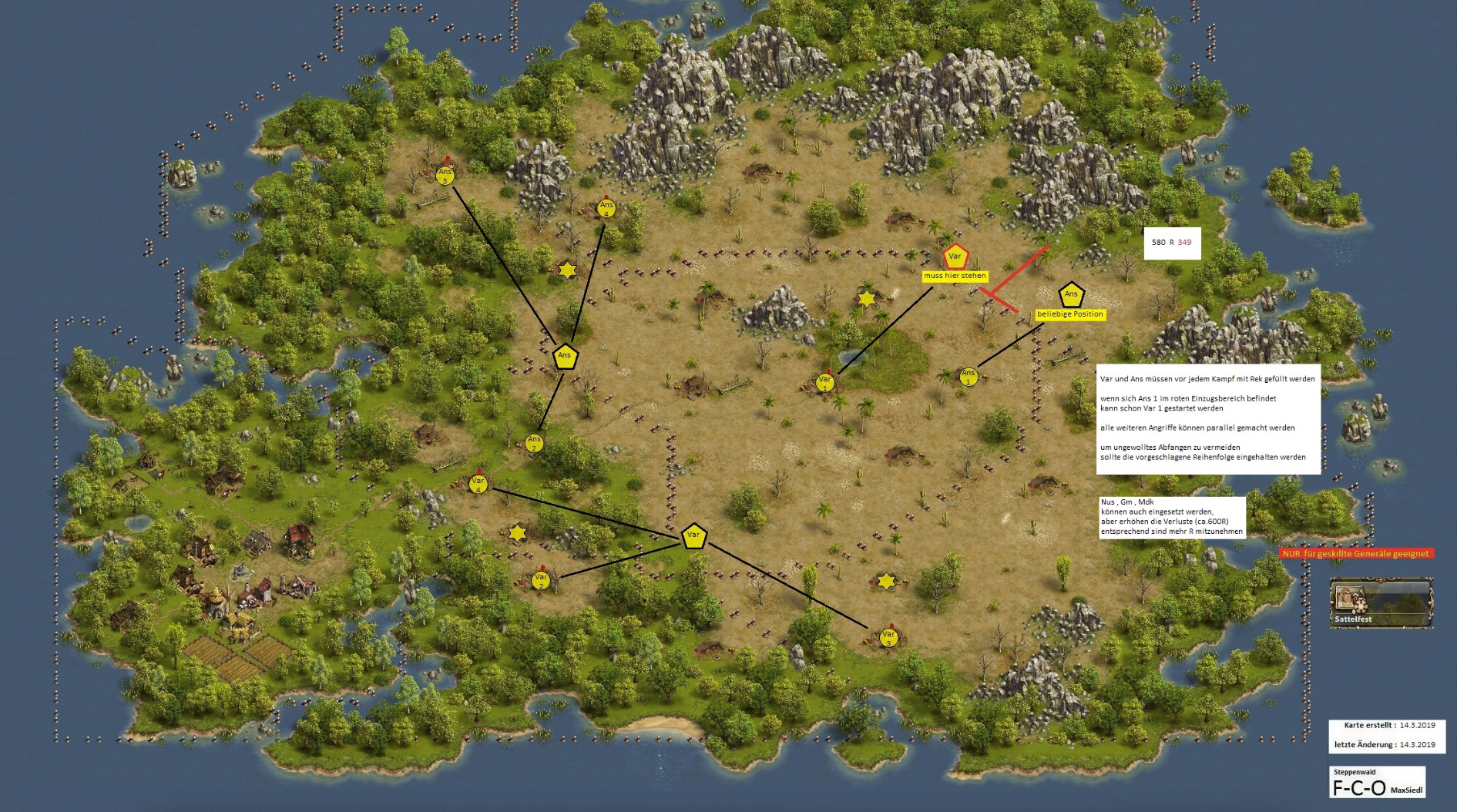Click the Ans pentagon above "beliebige Position"
The width and height of the screenshot is (1457, 812).
pyautogui.click(x=1071, y=295)
